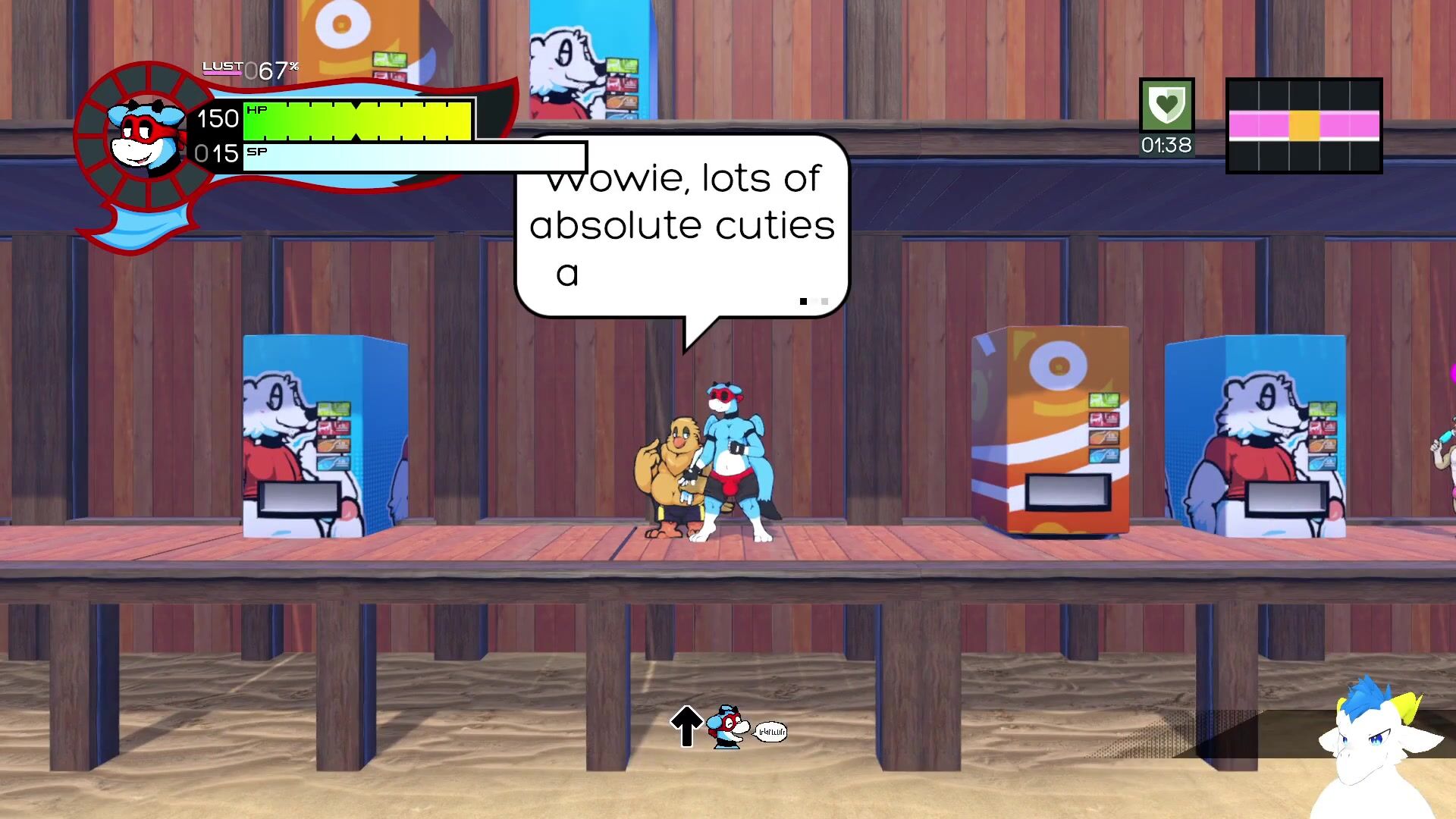Select the green heart shield status icon
The width and height of the screenshot is (1456, 819).
coord(1166,105)
